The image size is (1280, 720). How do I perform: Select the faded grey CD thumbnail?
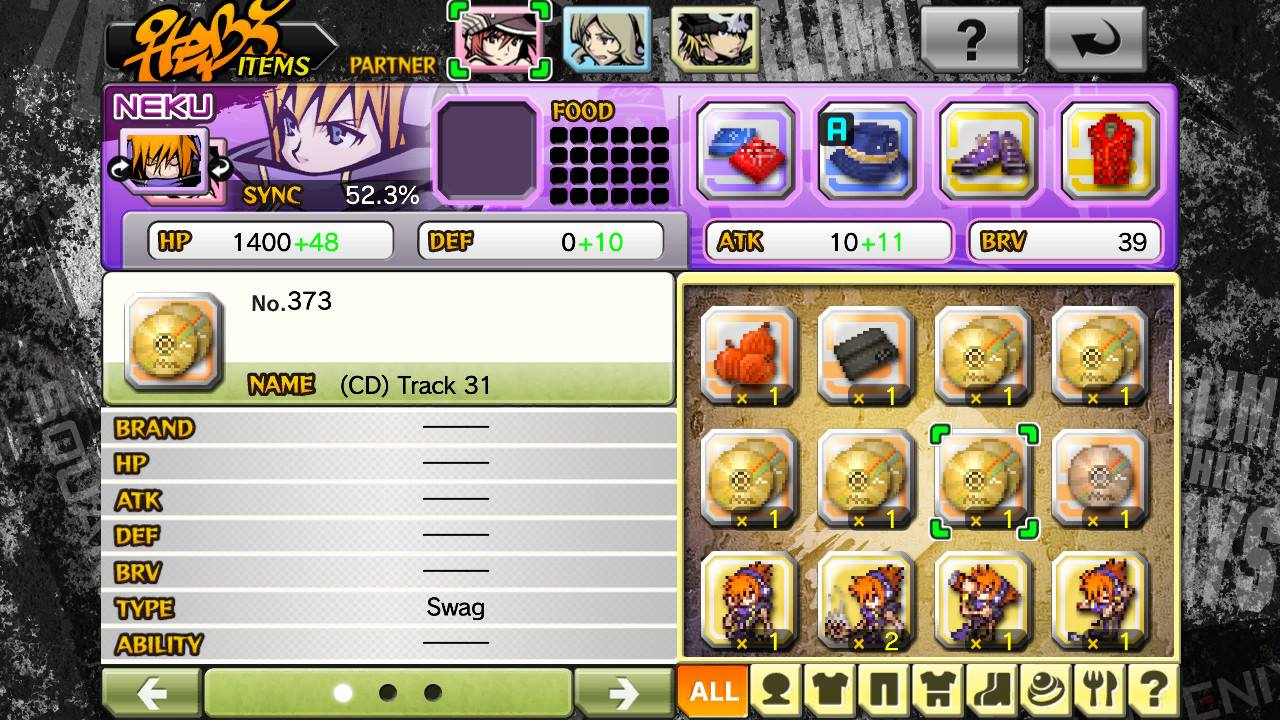[x=1100, y=478]
